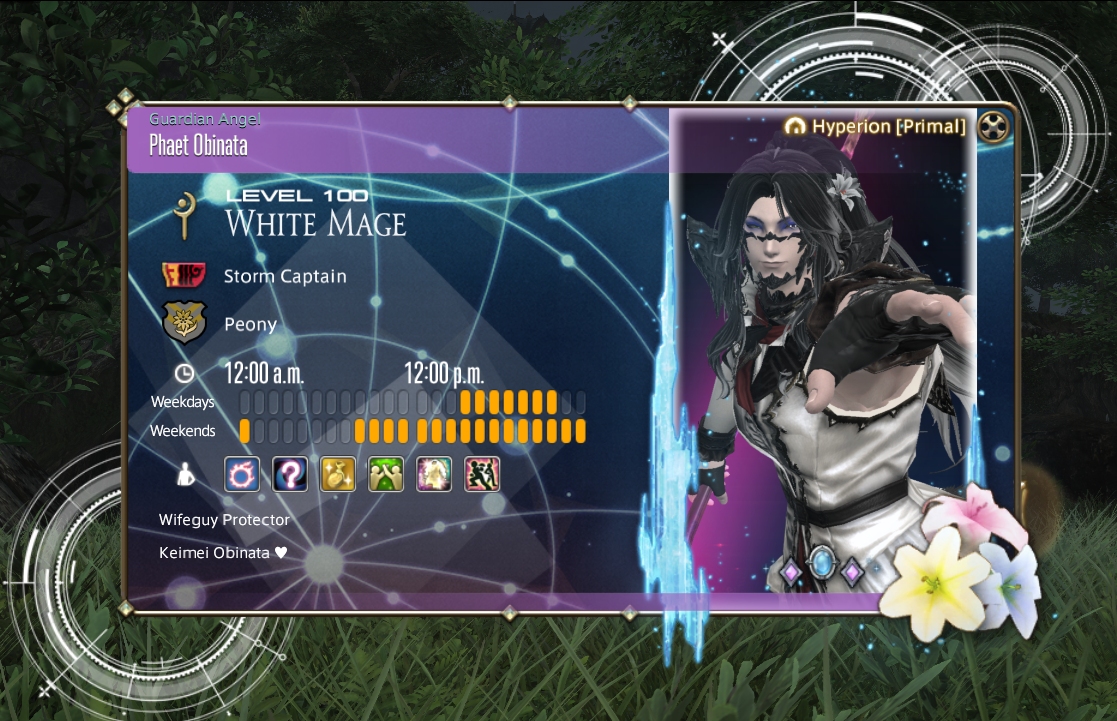Select the question mark activity icon
The width and height of the screenshot is (1117, 721).
click(290, 474)
